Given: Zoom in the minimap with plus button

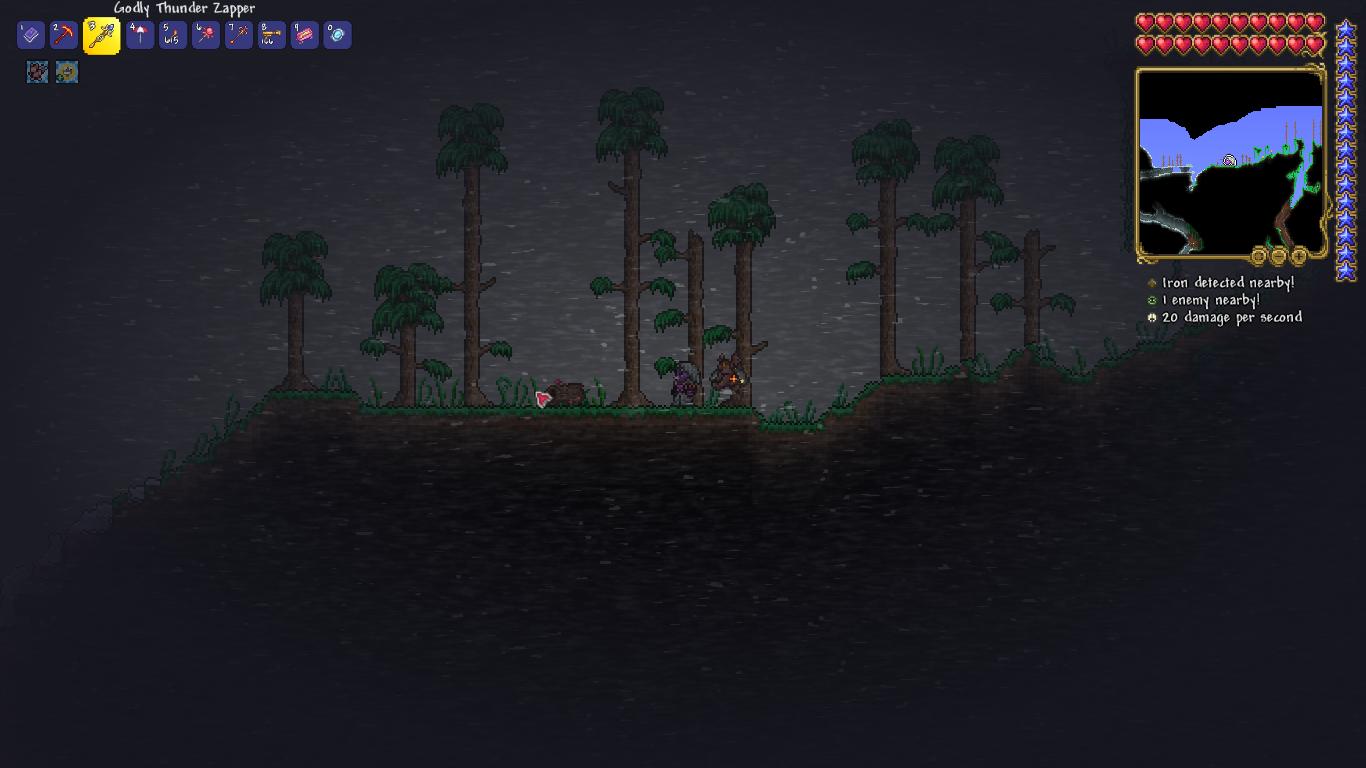Looking at the screenshot, I should (1298, 256).
